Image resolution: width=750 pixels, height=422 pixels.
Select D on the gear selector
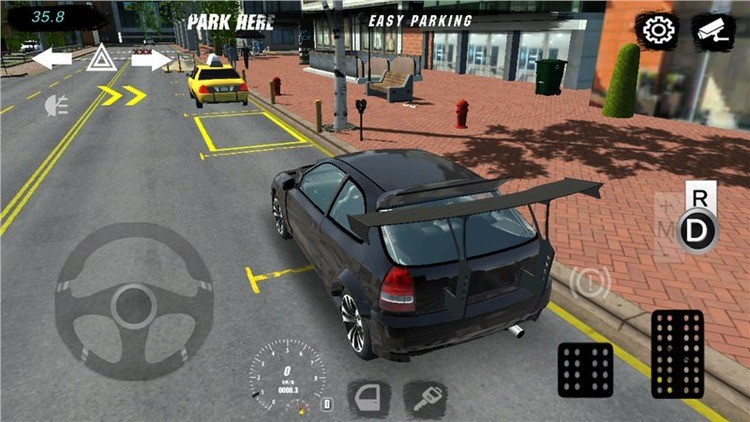point(698,231)
